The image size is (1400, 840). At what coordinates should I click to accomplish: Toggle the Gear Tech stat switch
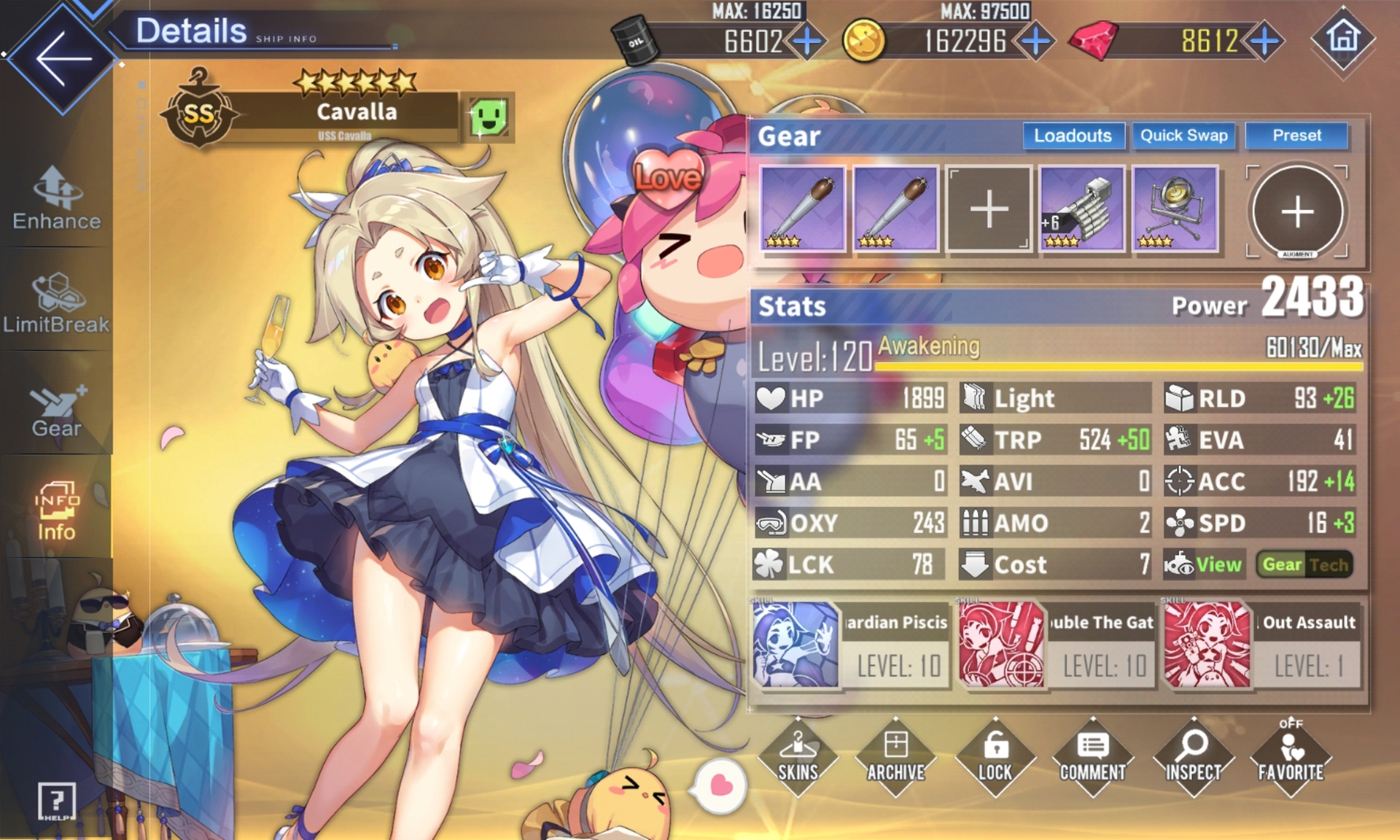(1305, 564)
